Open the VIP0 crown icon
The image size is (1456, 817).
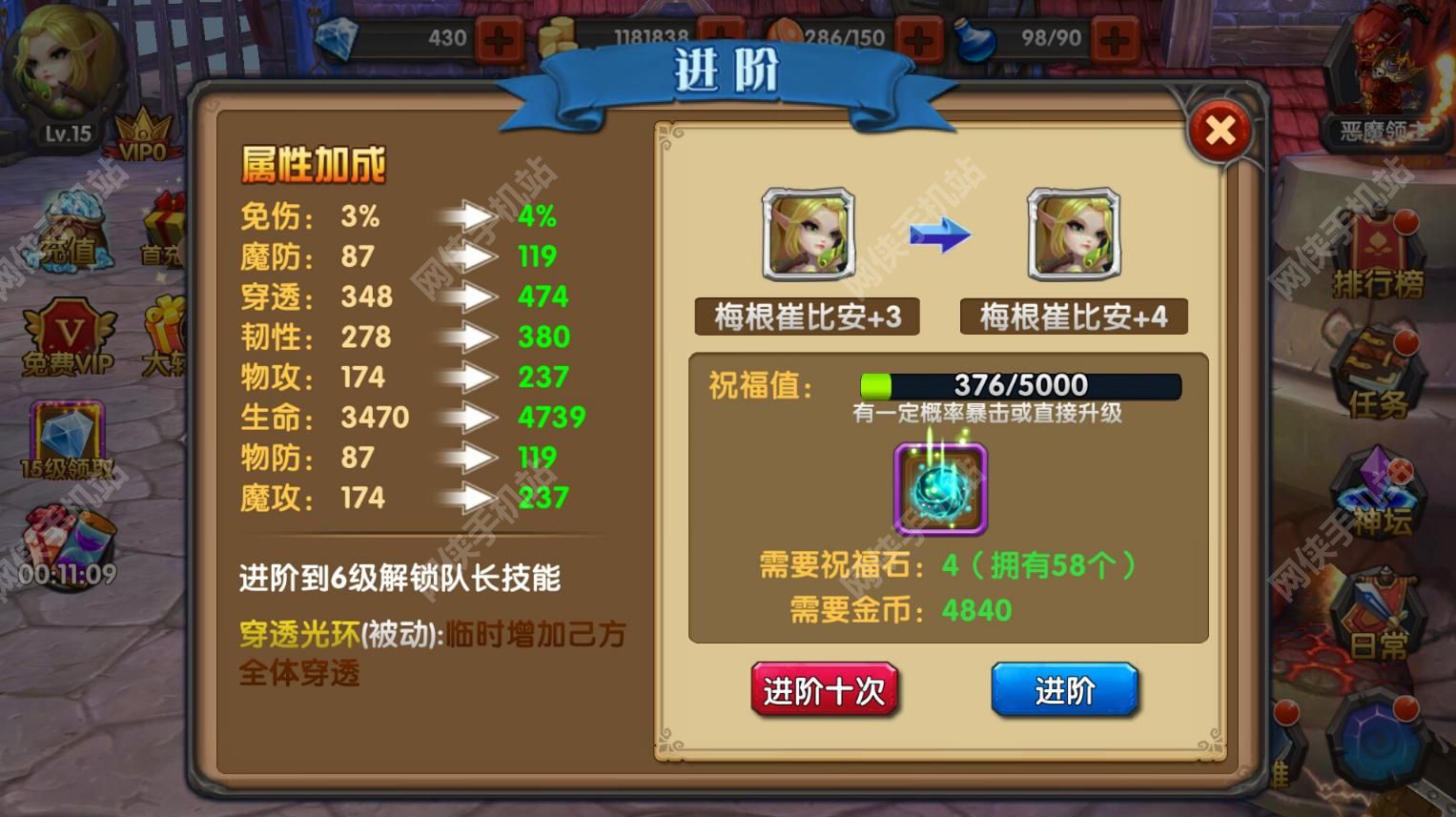(x=141, y=129)
